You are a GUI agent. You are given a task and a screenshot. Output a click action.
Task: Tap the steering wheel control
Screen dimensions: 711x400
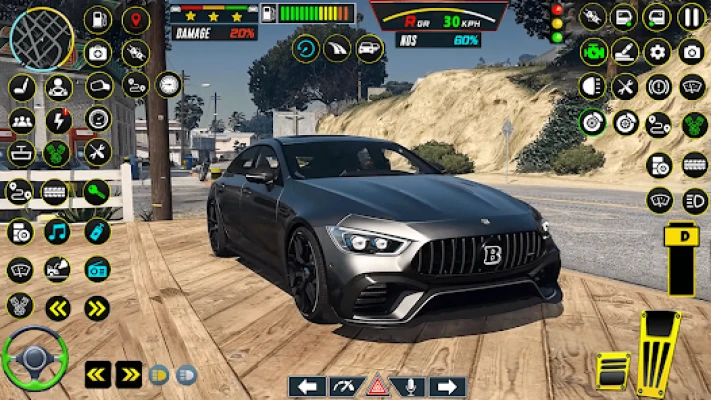[34, 359]
